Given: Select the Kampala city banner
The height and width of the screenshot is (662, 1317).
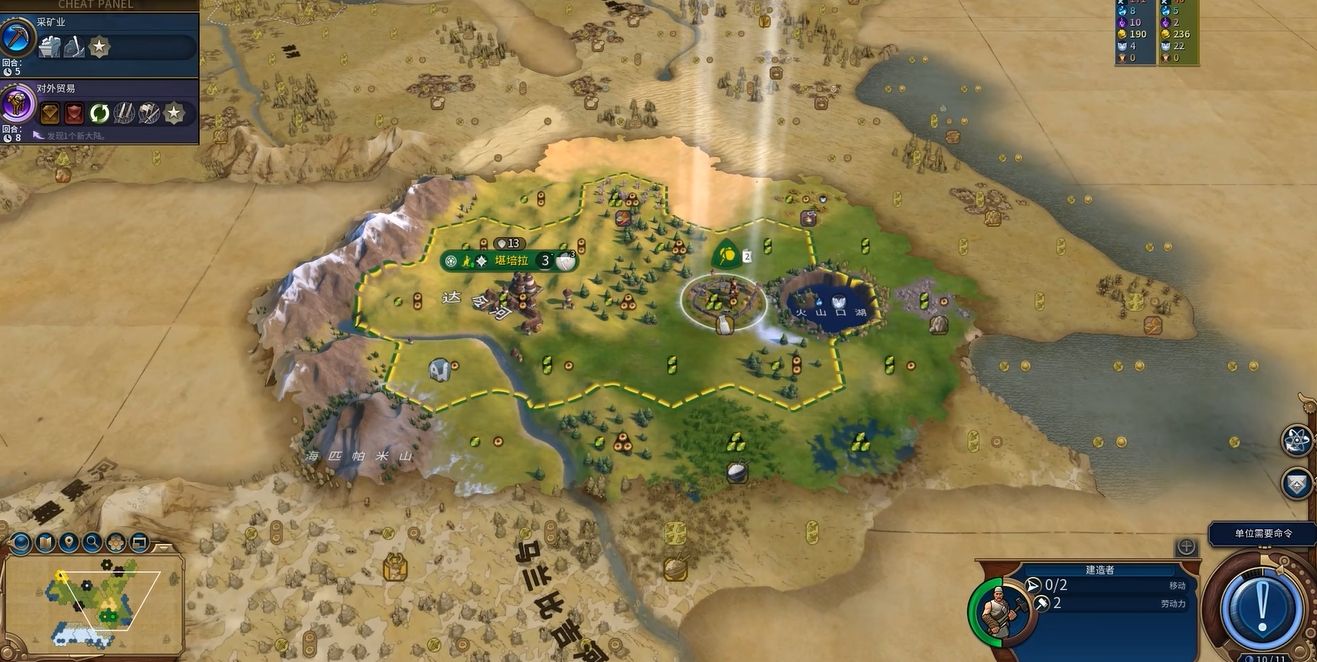Looking at the screenshot, I should pos(510,261).
